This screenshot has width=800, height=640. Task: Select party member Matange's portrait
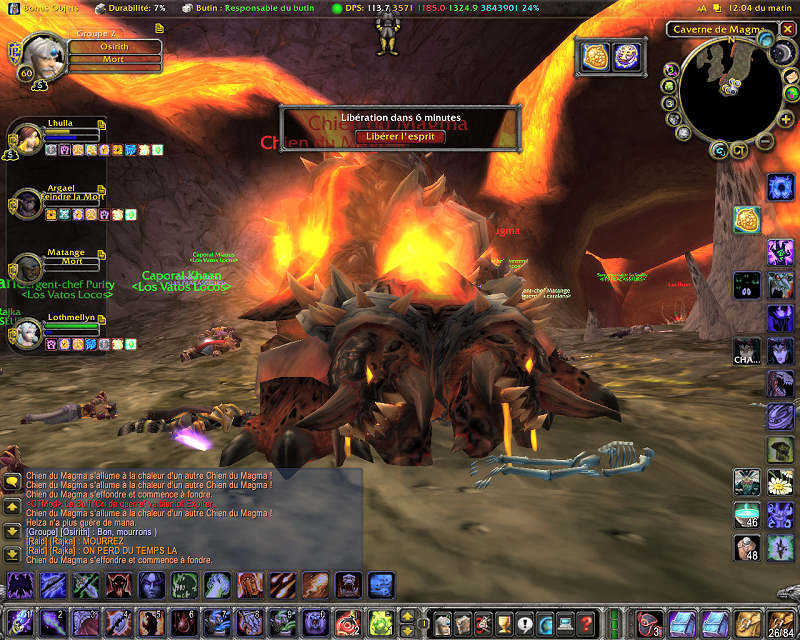pyautogui.click(x=27, y=267)
